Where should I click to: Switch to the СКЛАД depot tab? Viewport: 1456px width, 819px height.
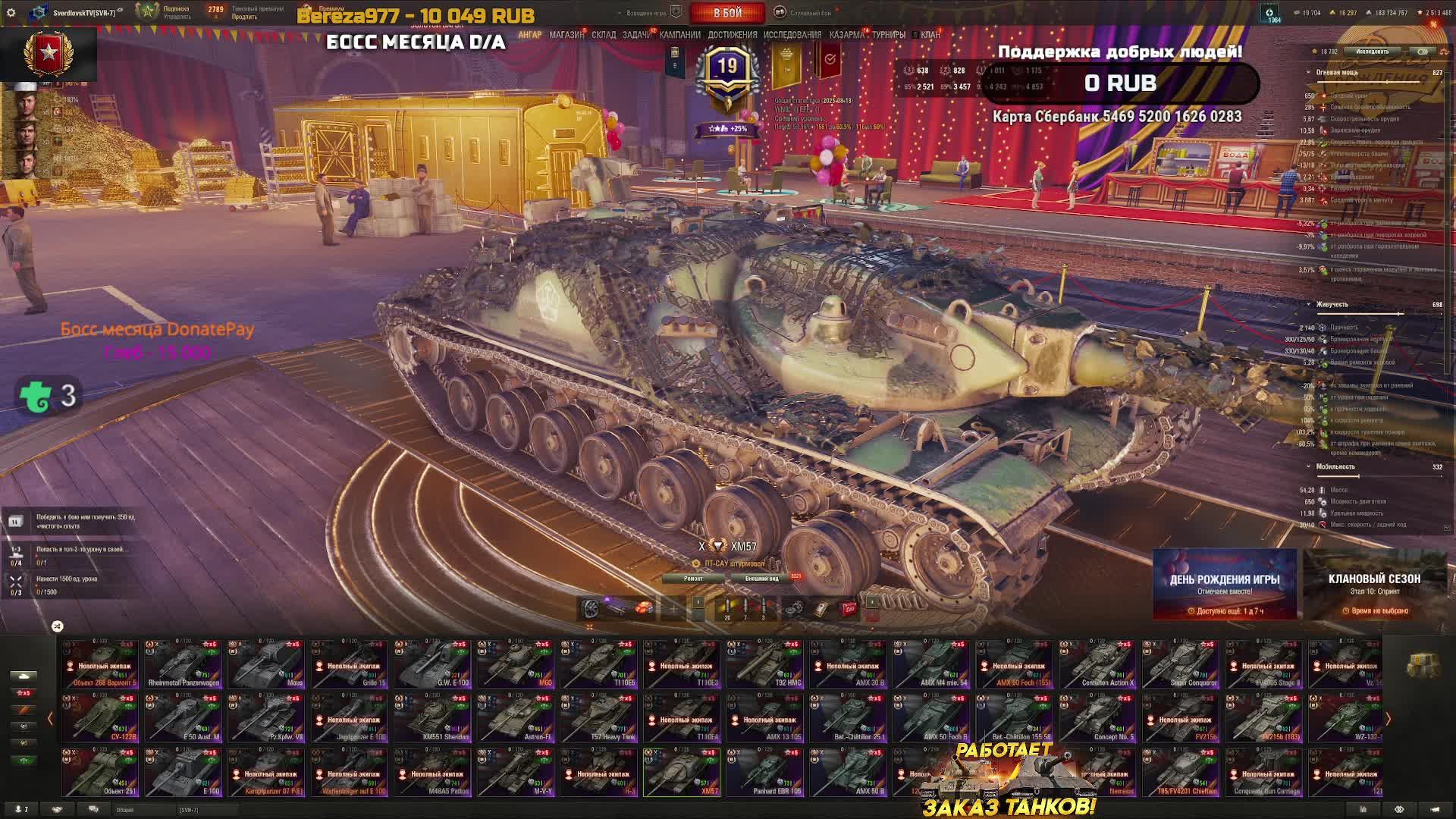pyautogui.click(x=604, y=35)
